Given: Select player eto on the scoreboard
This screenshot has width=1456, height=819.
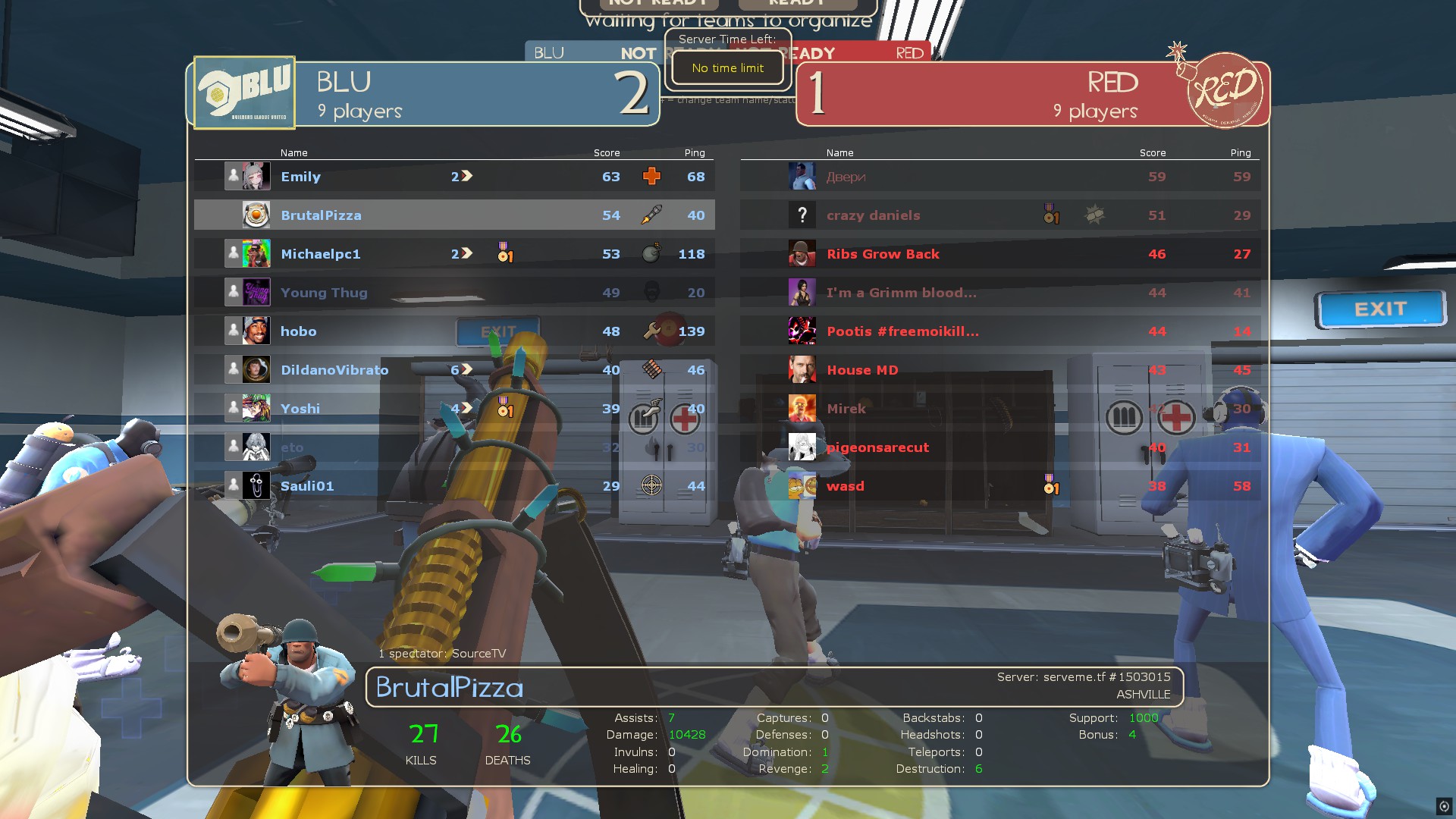Looking at the screenshot, I should click(x=292, y=447).
